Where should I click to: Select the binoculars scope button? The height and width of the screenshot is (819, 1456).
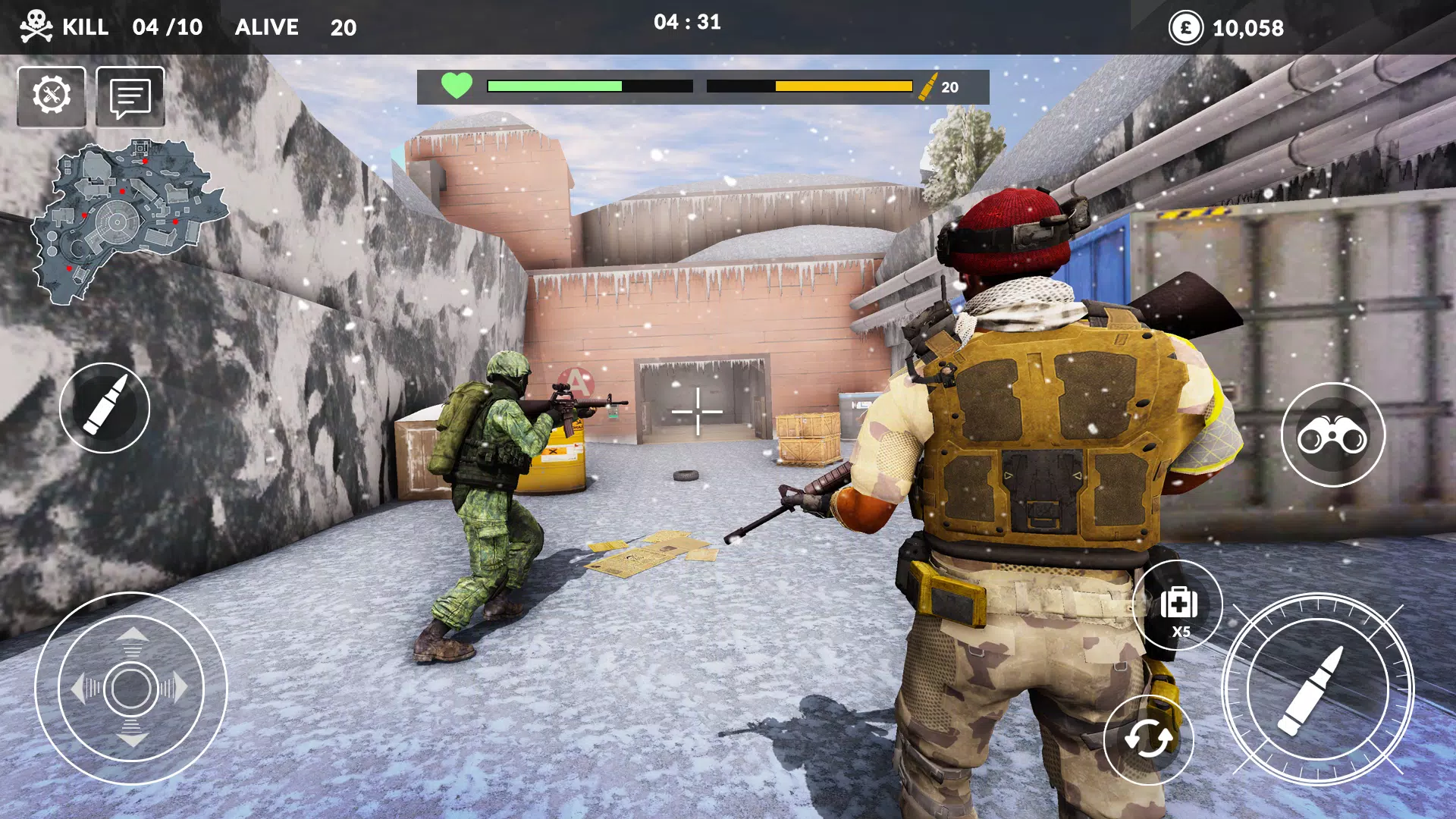click(1335, 434)
